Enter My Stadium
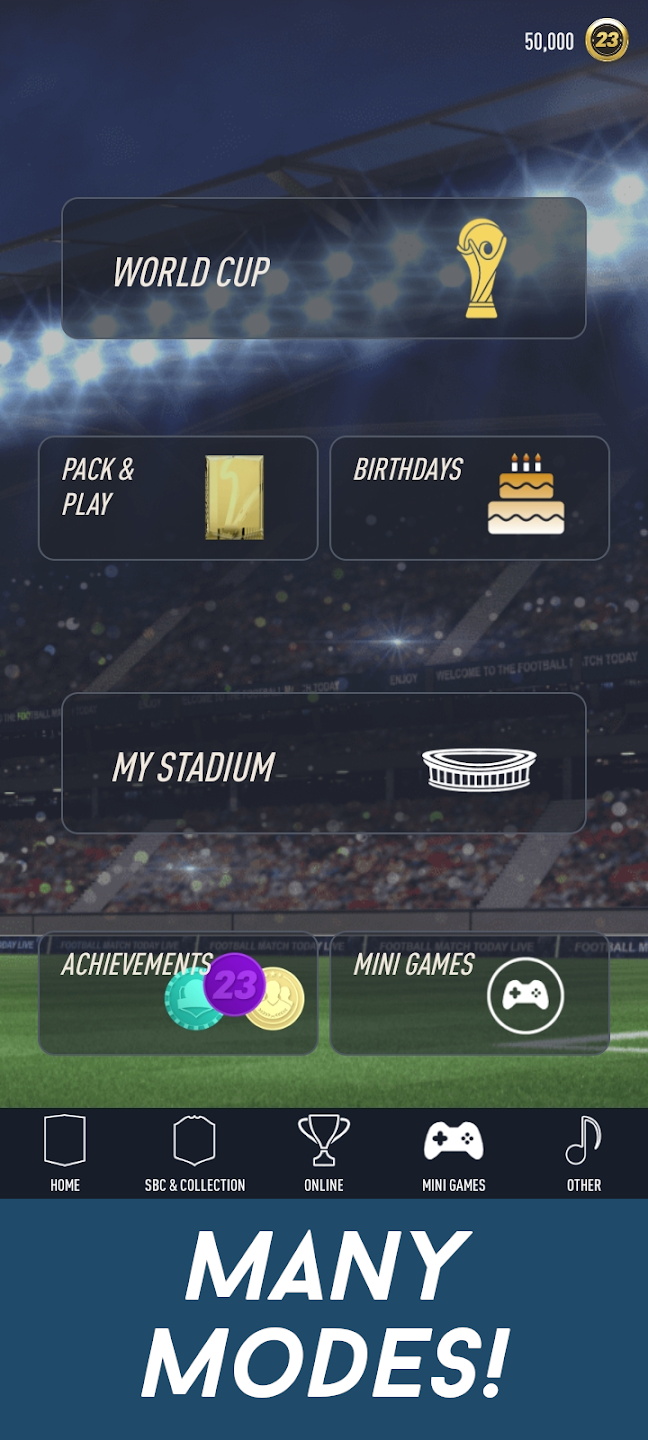 pos(323,763)
